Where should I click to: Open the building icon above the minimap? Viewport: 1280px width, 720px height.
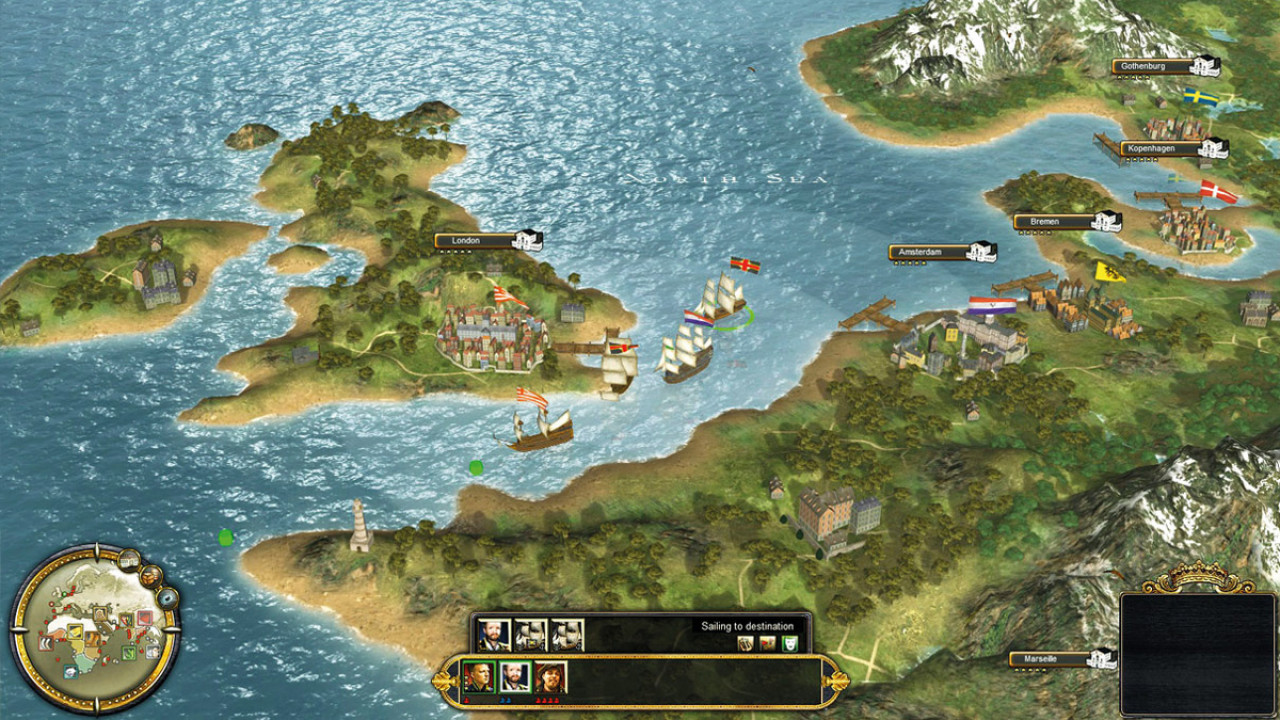[127, 560]
